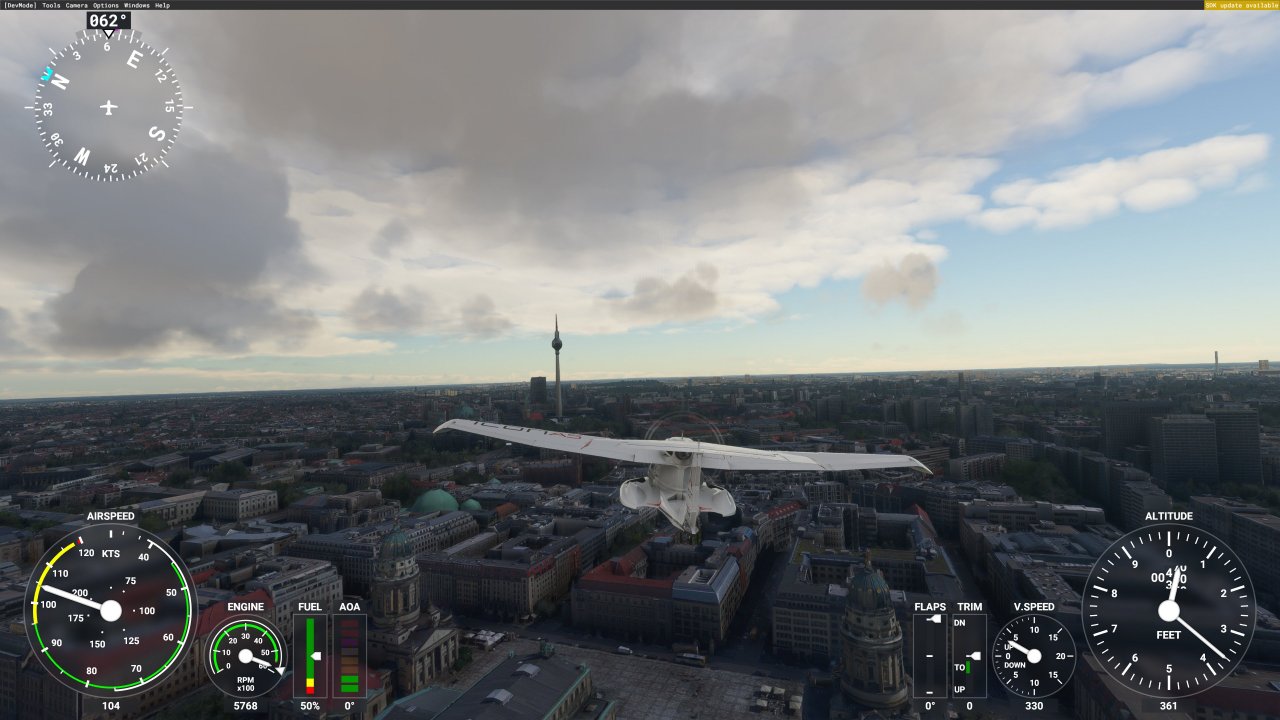The width and height of the screenshot is (1280, 720).
Task: Select the Fuel level indicator
Action: (311, 655)
